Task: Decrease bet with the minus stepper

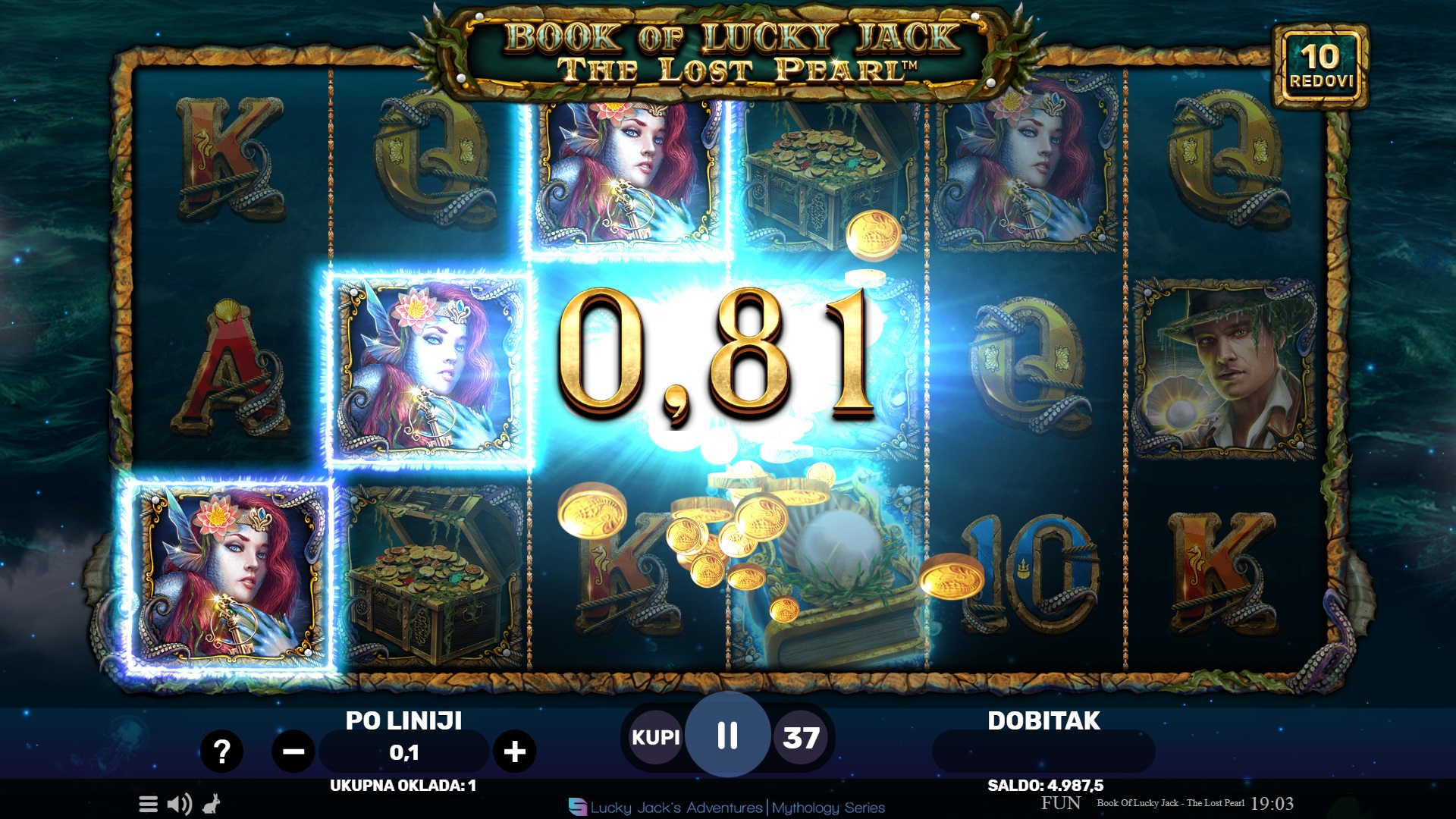Action: coord(294,752)
